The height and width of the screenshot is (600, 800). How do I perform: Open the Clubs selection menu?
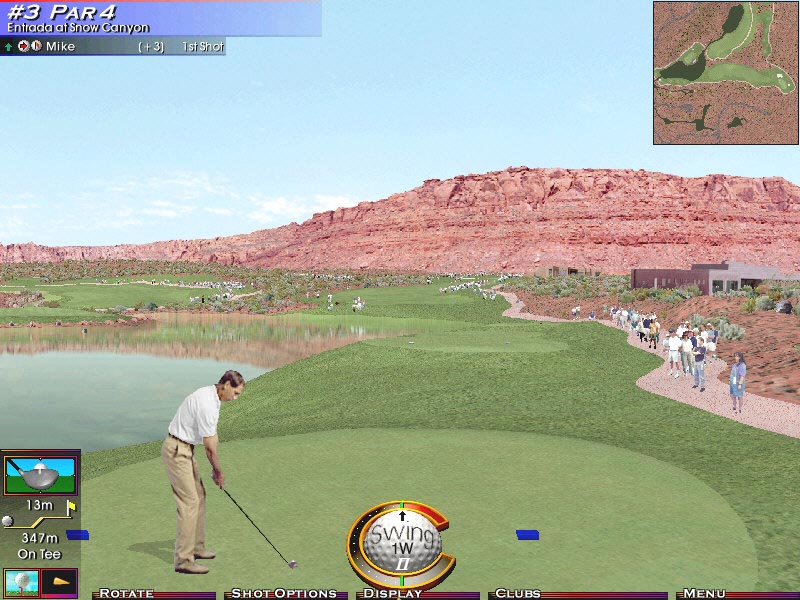pos(517,593)
